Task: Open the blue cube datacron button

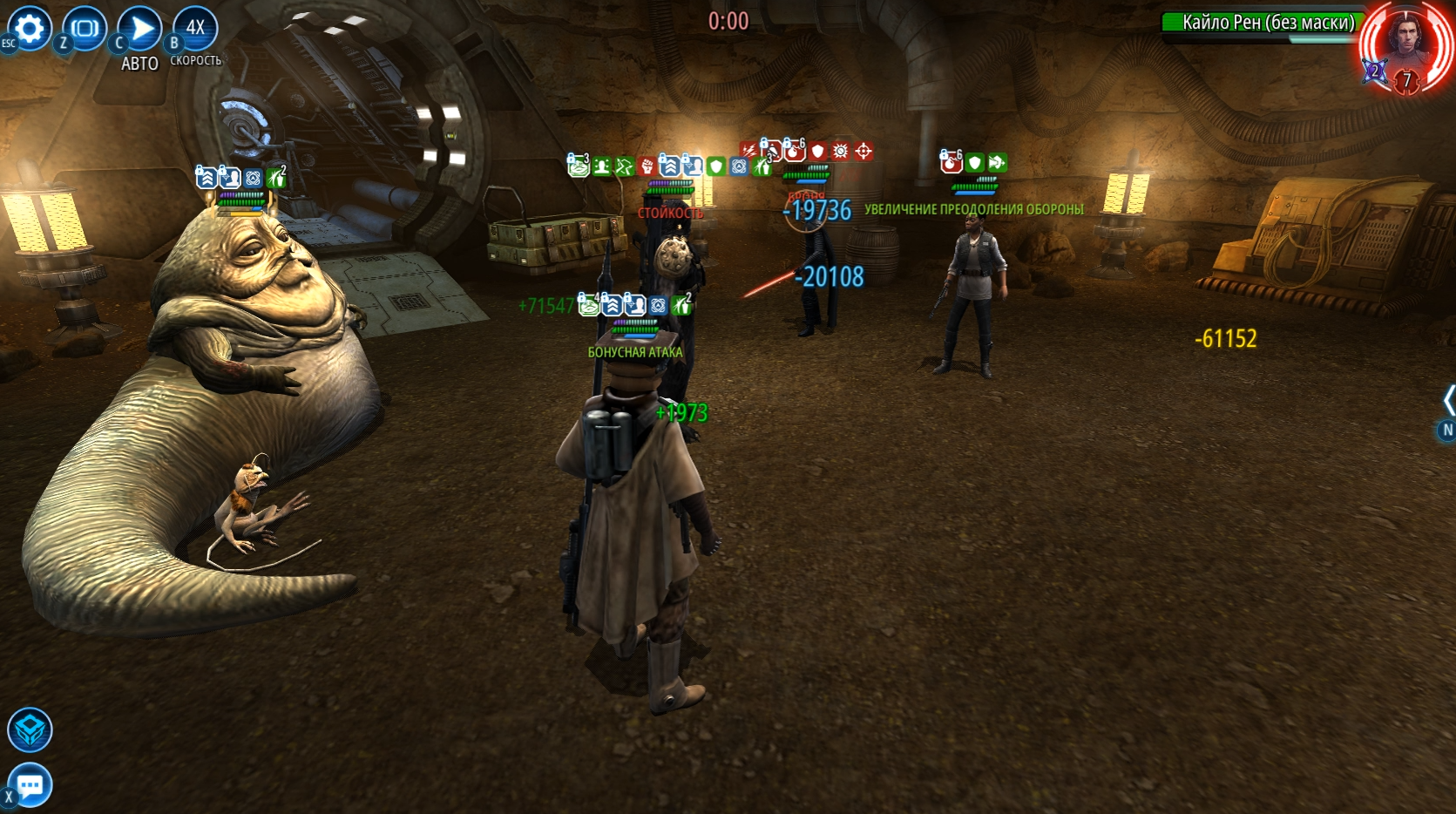Action: pos(30,729)
